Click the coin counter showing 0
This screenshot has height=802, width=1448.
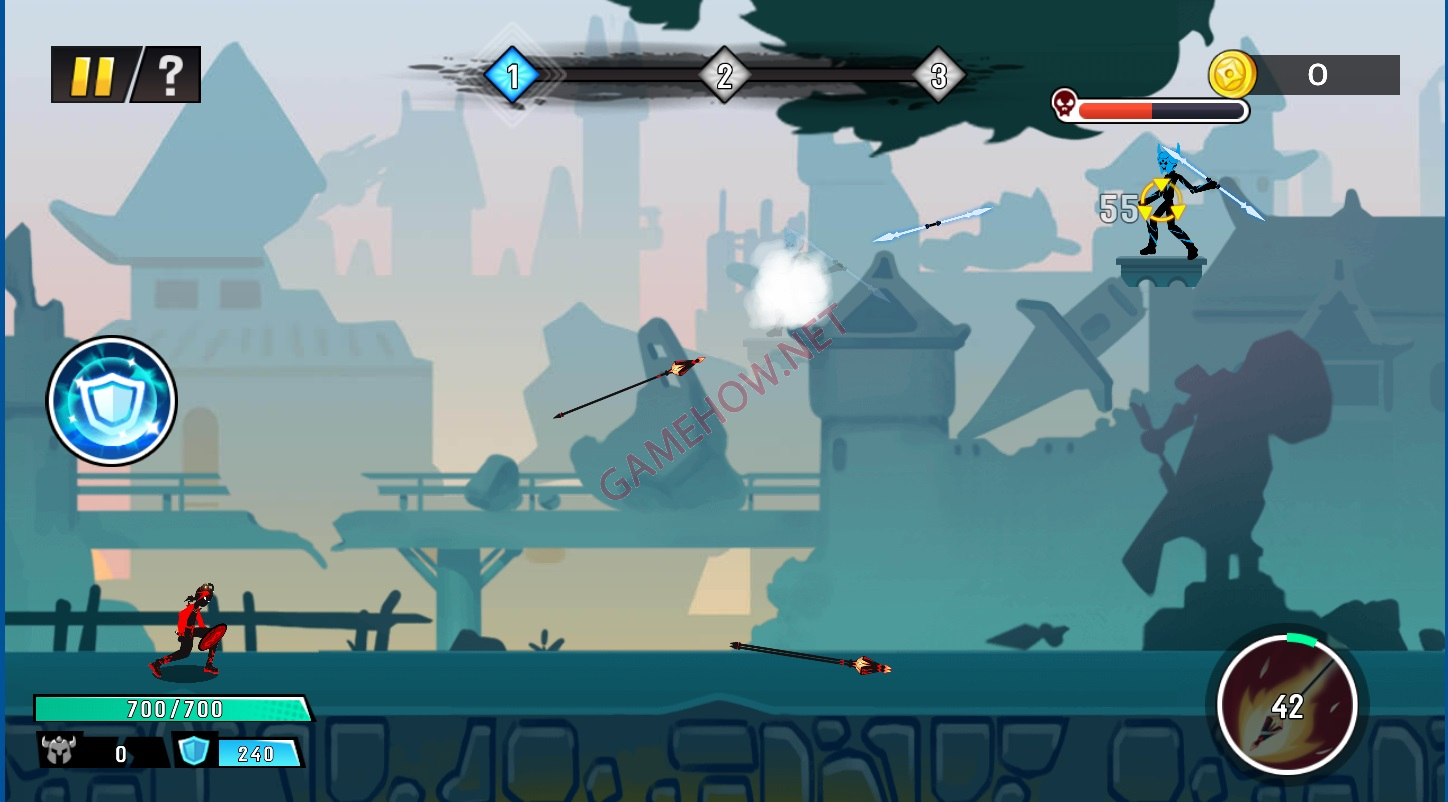point(1318,74)
